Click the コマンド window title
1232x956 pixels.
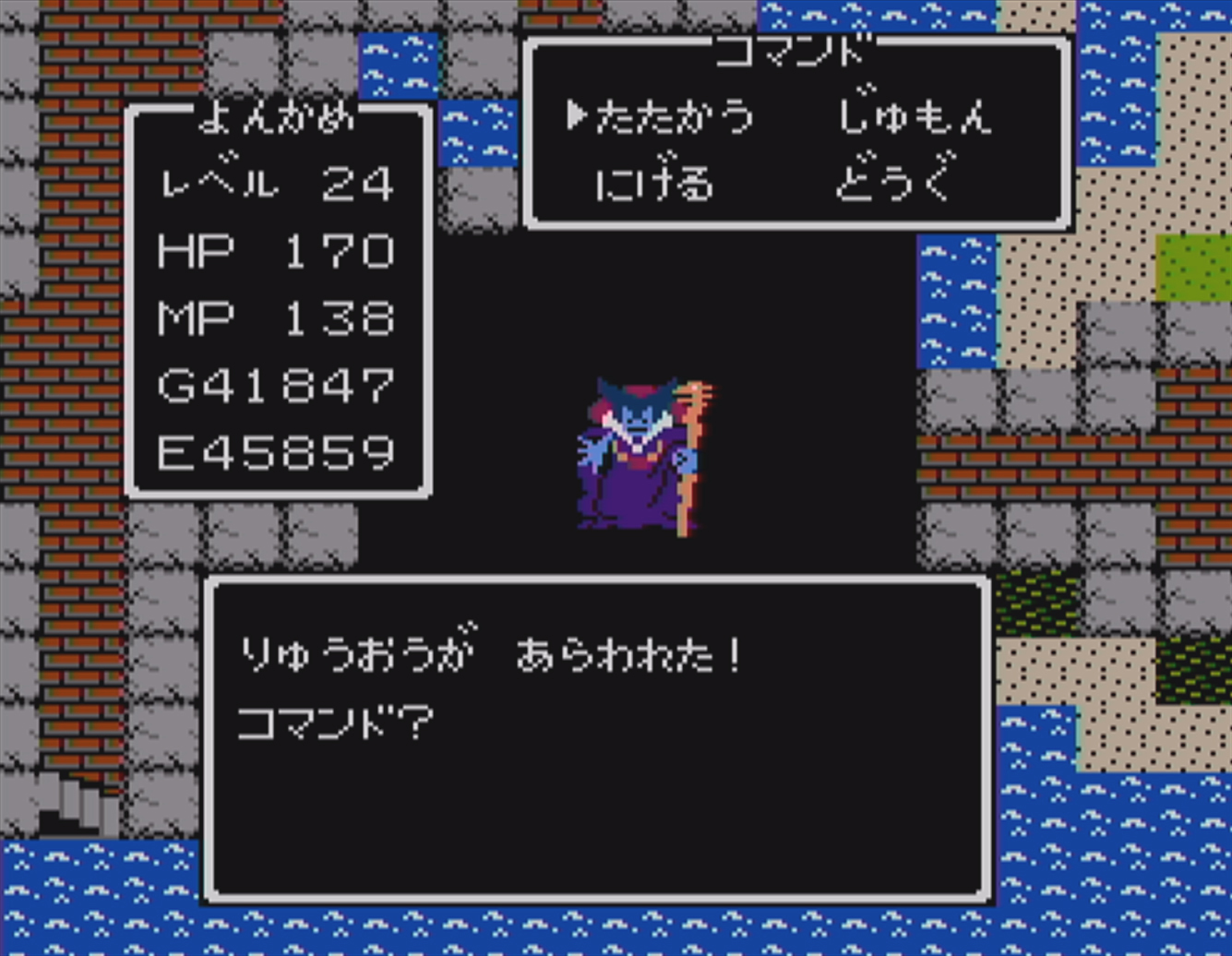[x=789, y=53]
